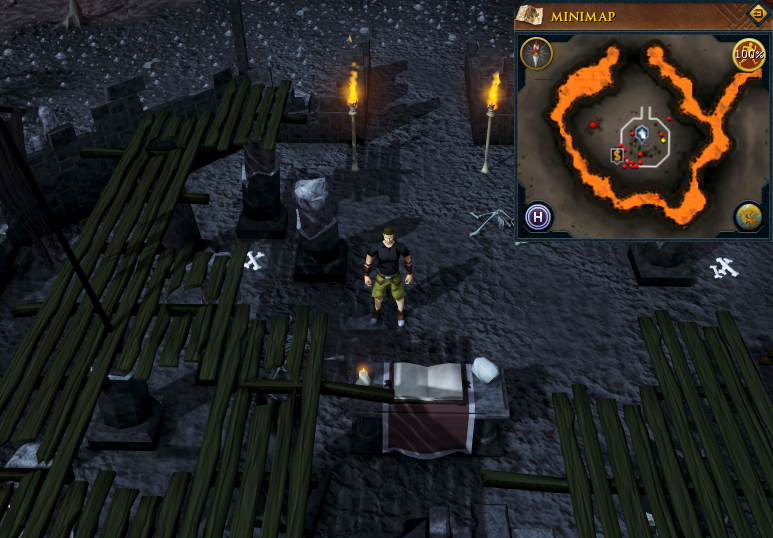The height and width of the screenshot is (538, 773).
Task: Open the Home Teleport H button
Action: pyautogui.click(x=538, y=215)
